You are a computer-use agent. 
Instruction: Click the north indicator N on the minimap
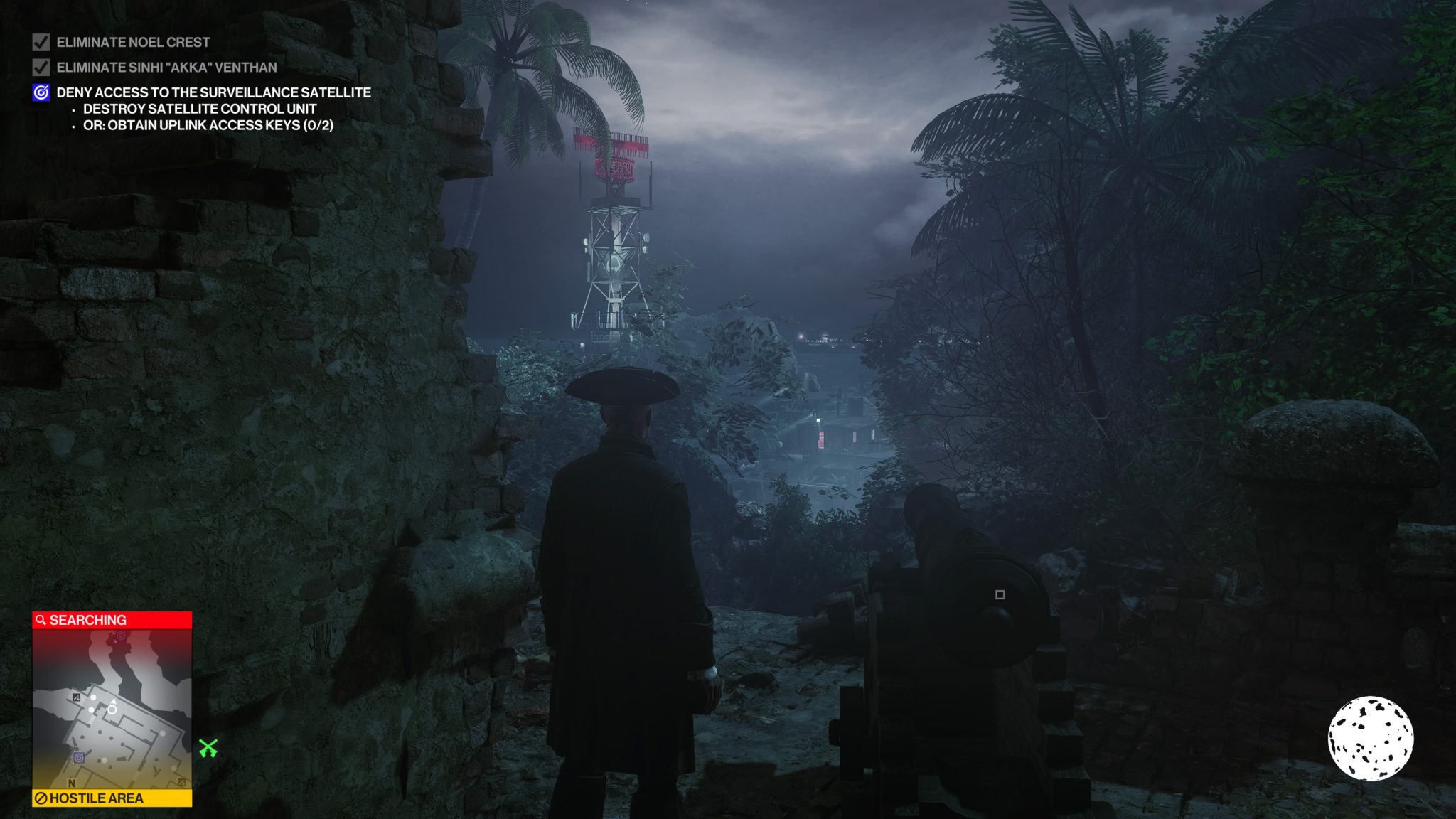click(x=72, y=783)
